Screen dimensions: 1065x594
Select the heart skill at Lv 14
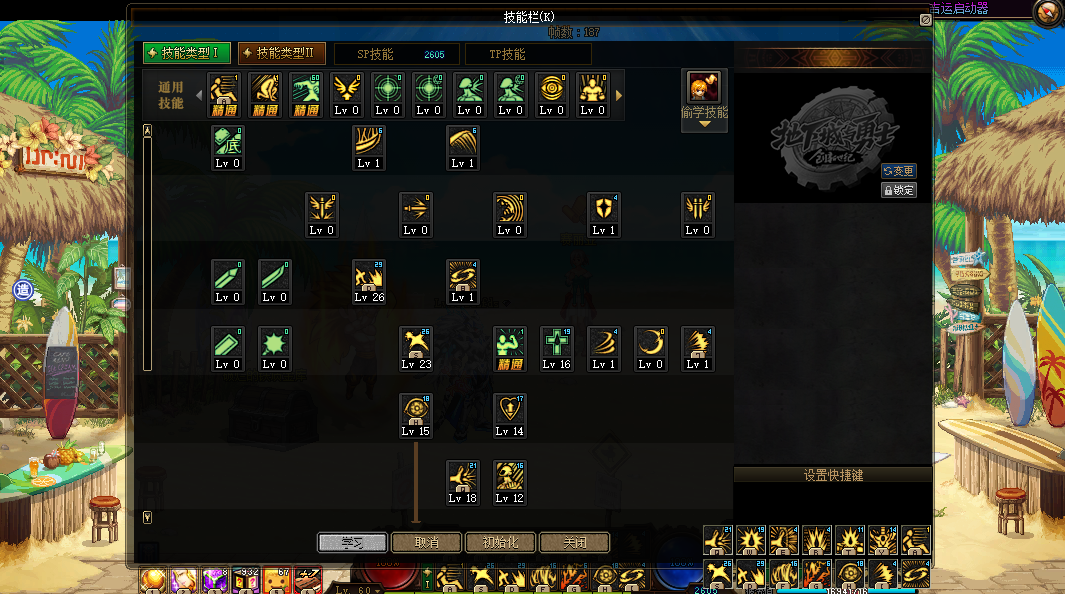tap(509, 410)
